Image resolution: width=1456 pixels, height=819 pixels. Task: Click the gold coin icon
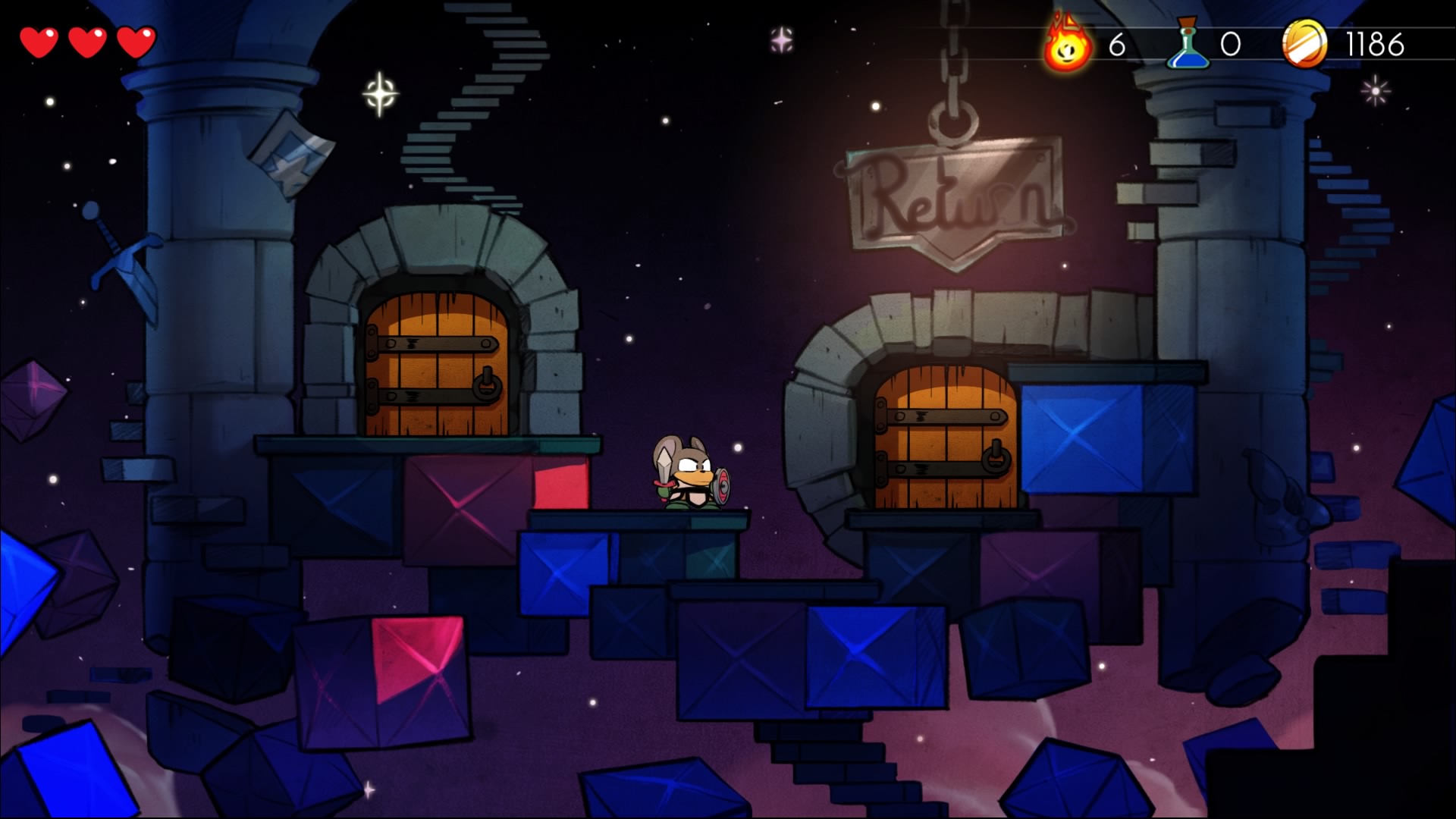pyautogui.click(x=1304, y=44)
